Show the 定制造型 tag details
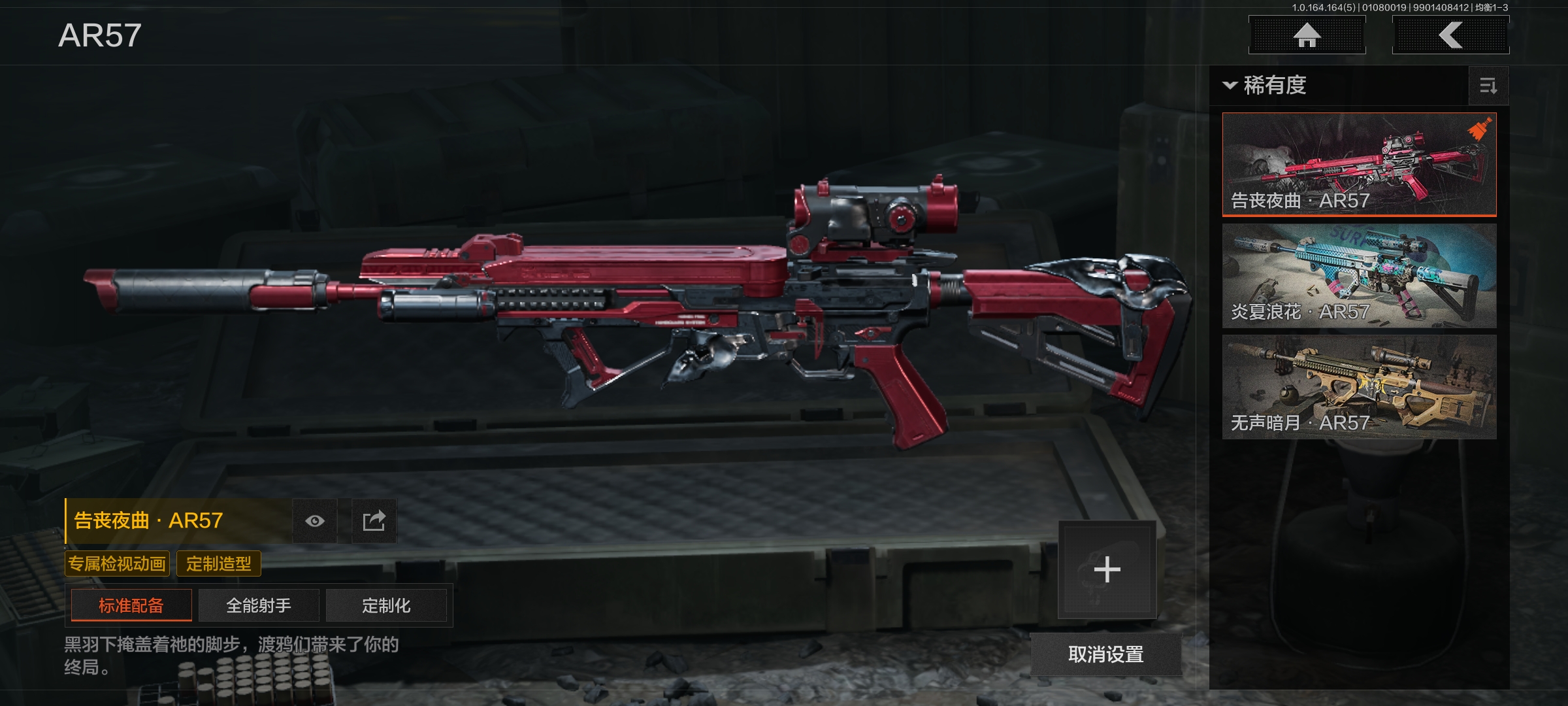This screenshot has width=1568, height=706. (219, 563)
